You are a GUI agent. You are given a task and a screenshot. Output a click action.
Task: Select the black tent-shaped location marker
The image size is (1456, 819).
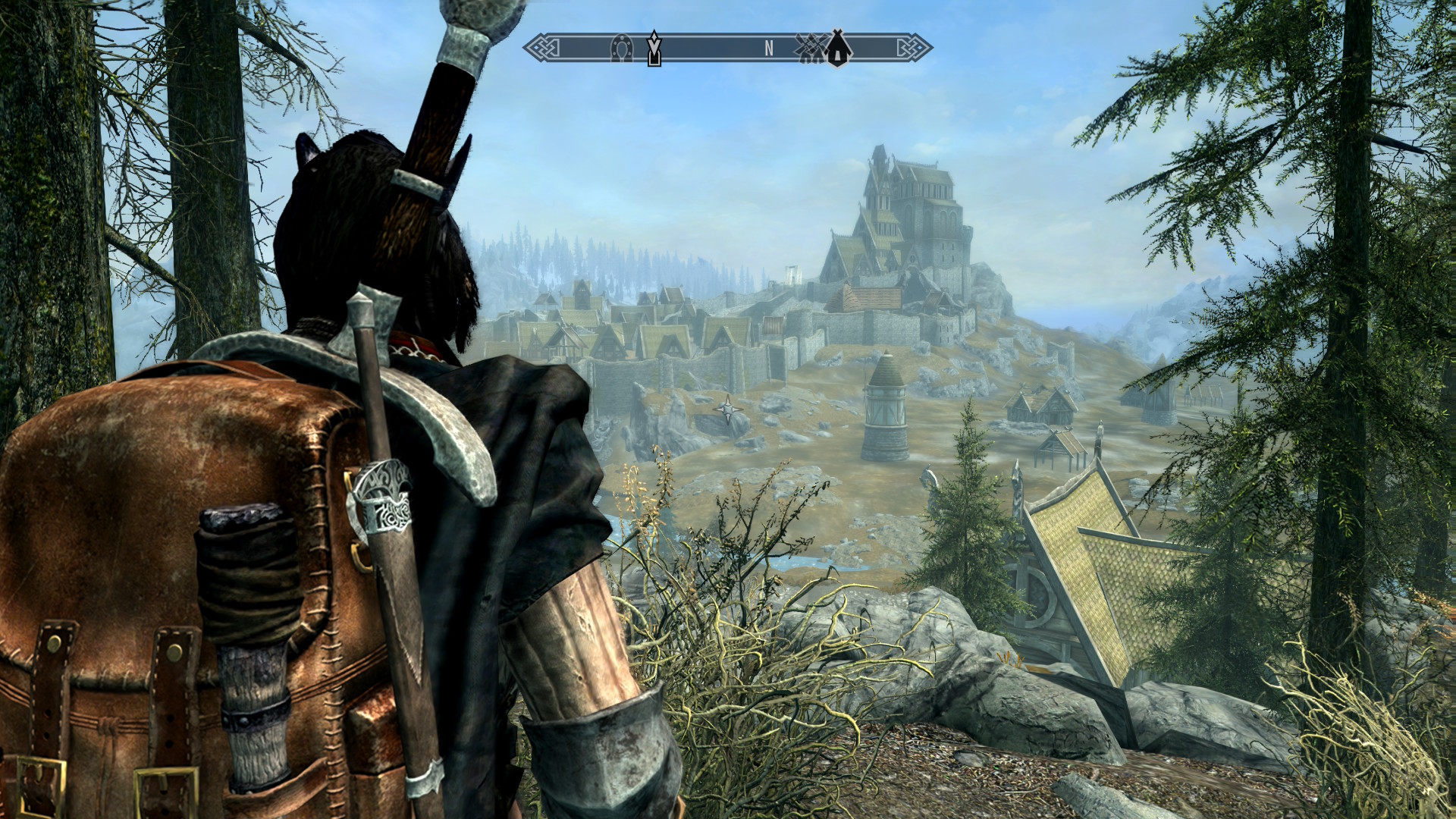(837, 48)
